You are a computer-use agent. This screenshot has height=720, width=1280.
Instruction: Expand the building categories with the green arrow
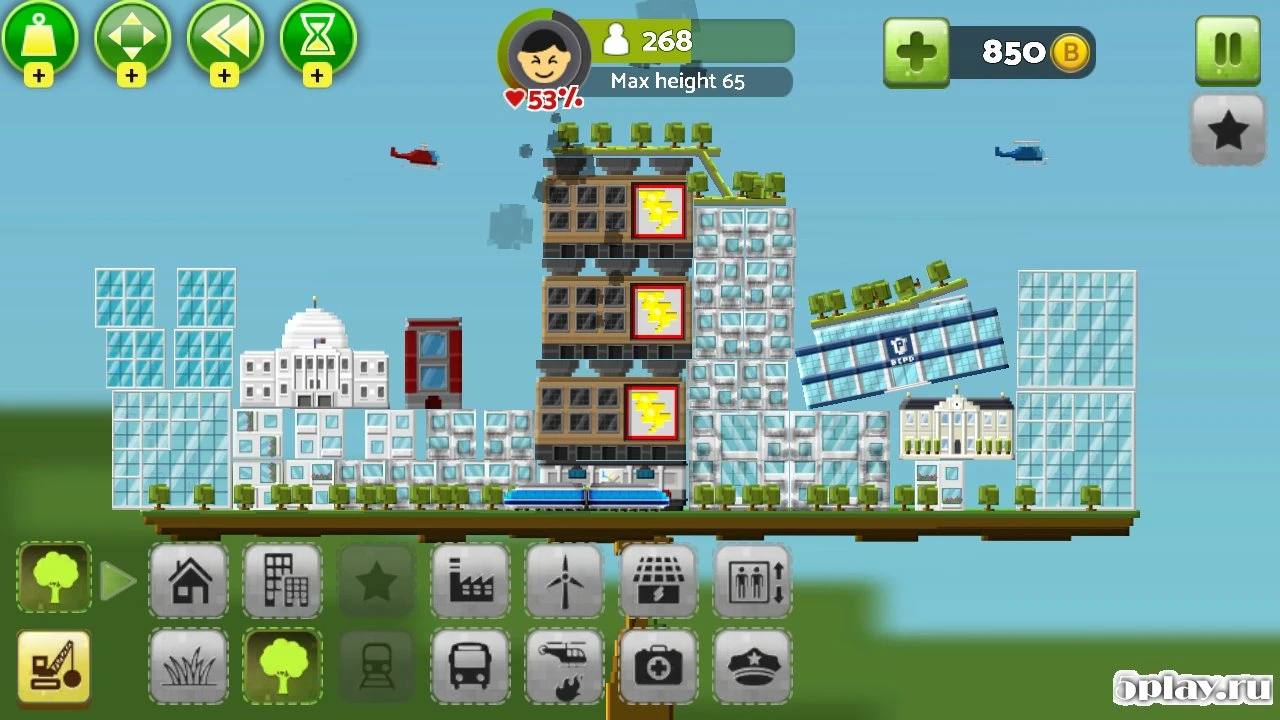pyautogui.click(x=118, y=580)
